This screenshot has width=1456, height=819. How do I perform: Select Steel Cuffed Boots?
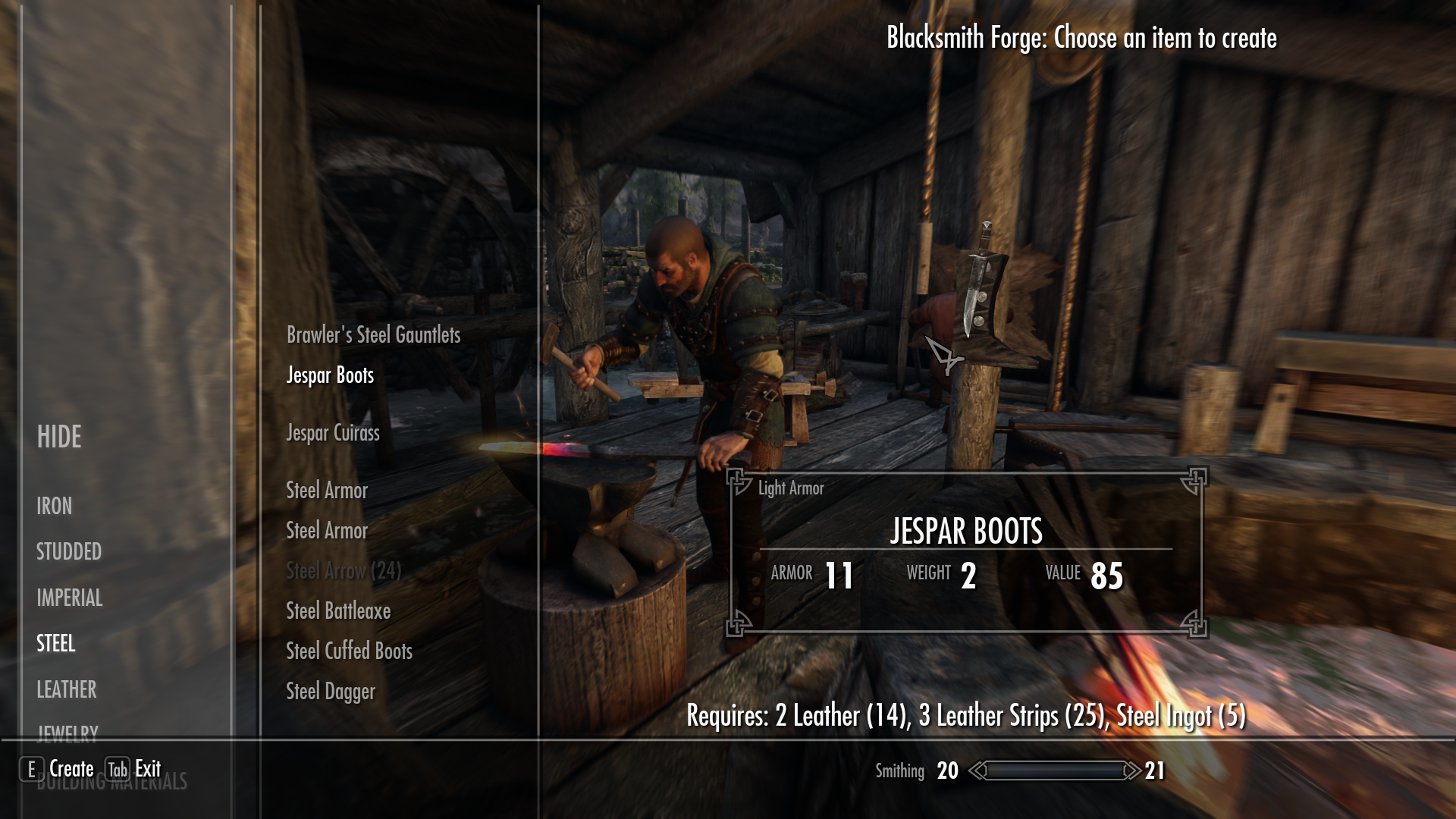(x=348, y=651)
